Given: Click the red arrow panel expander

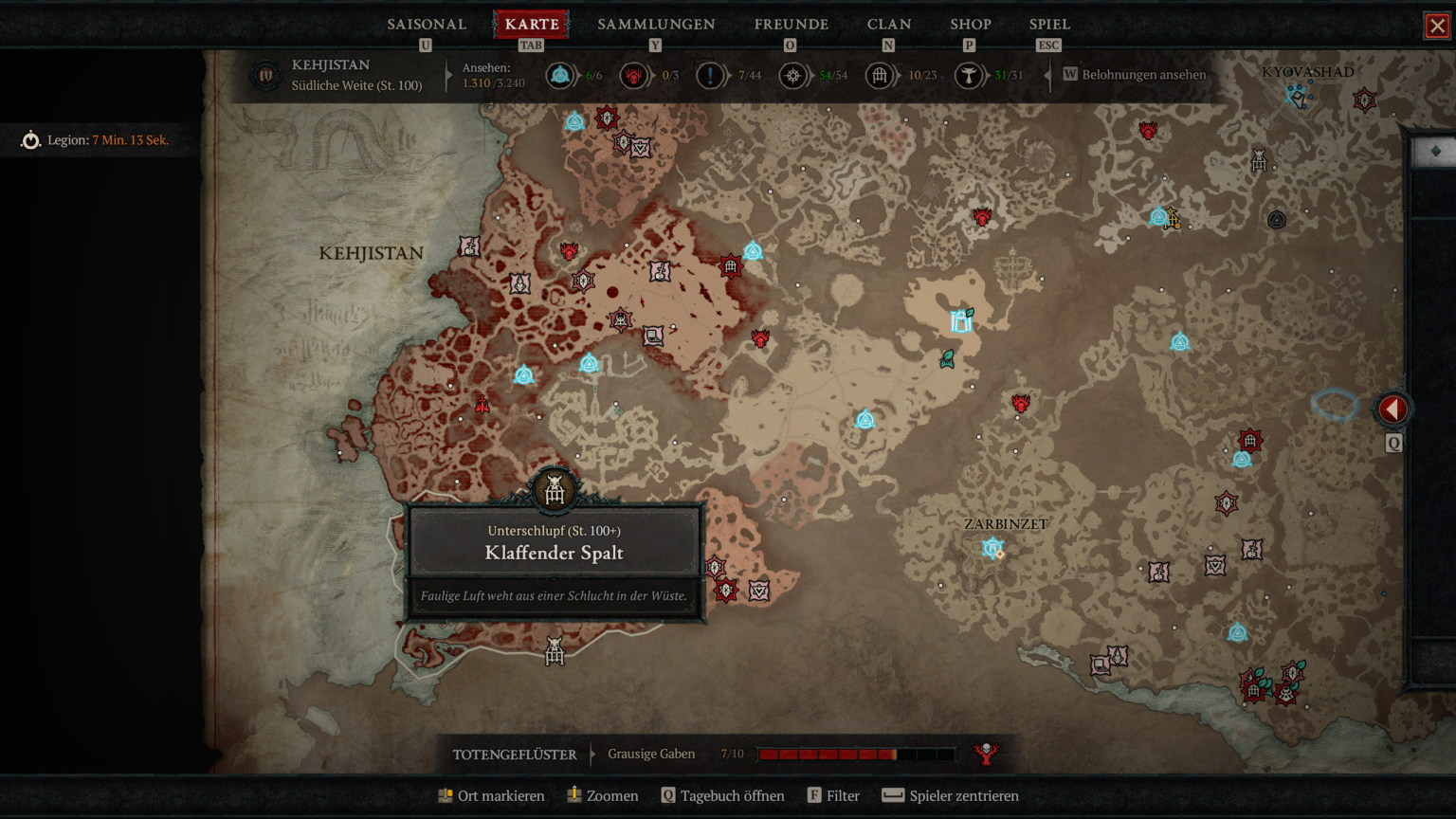Looking at the screenshot, I should [x=1392, y=409].
